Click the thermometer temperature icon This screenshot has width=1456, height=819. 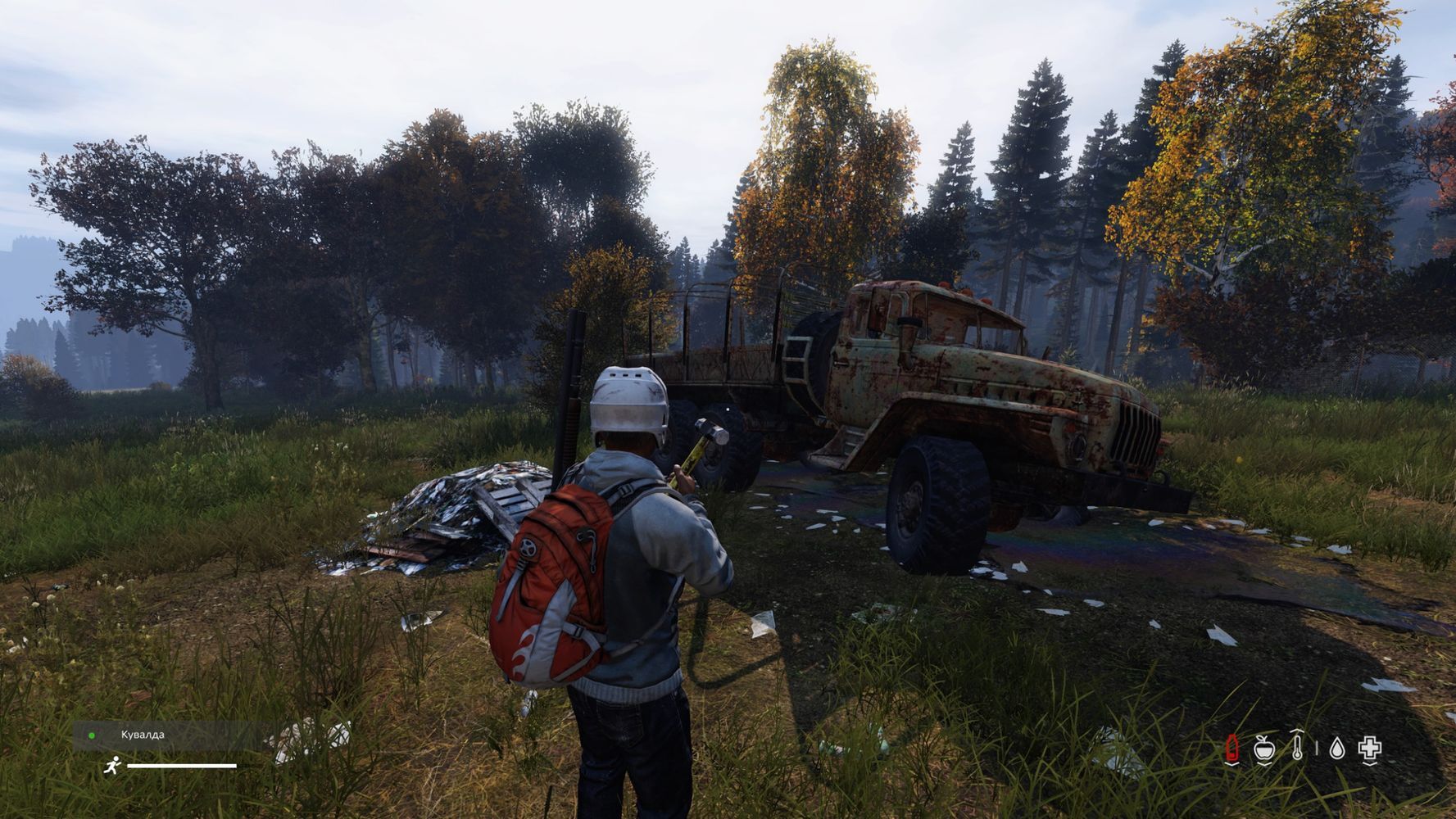coord(1297,746)
